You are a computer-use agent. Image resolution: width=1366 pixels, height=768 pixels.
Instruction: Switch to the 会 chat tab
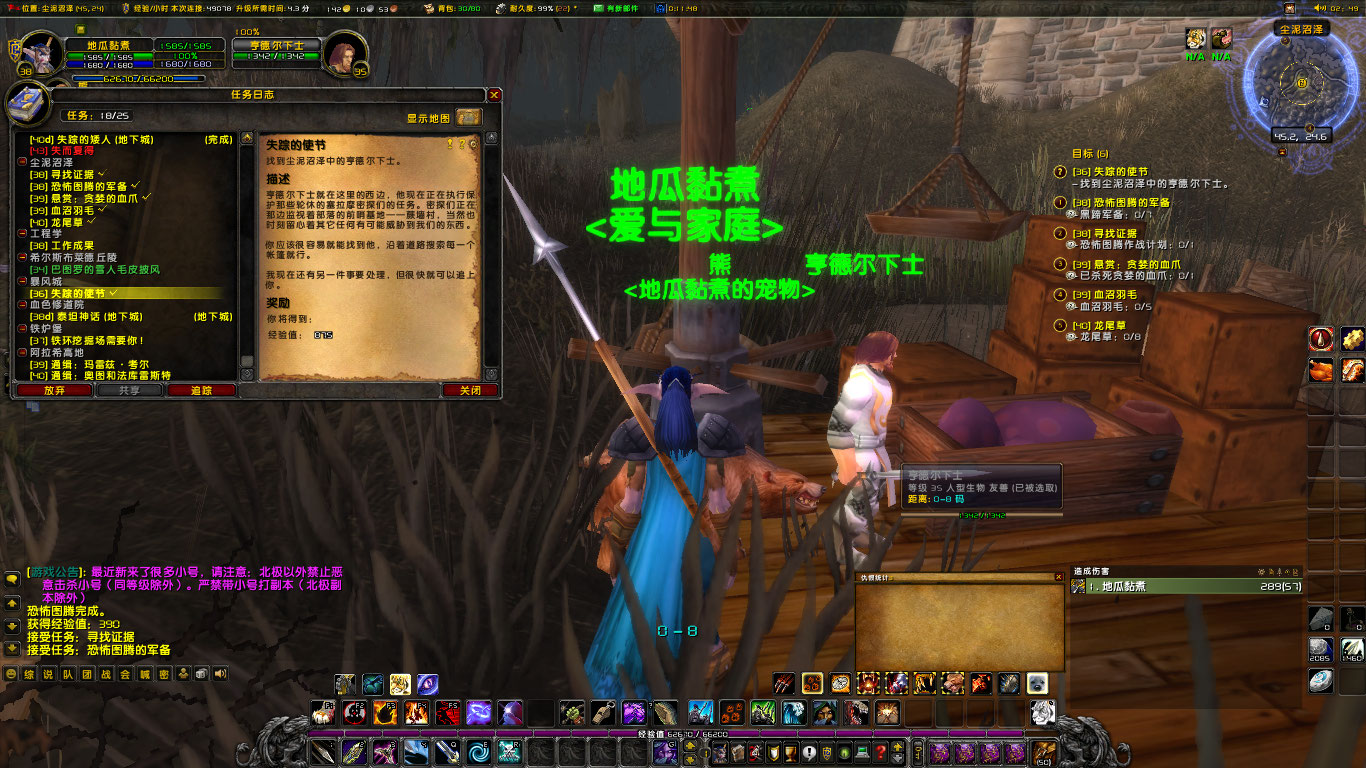click(x=125, y=674)
